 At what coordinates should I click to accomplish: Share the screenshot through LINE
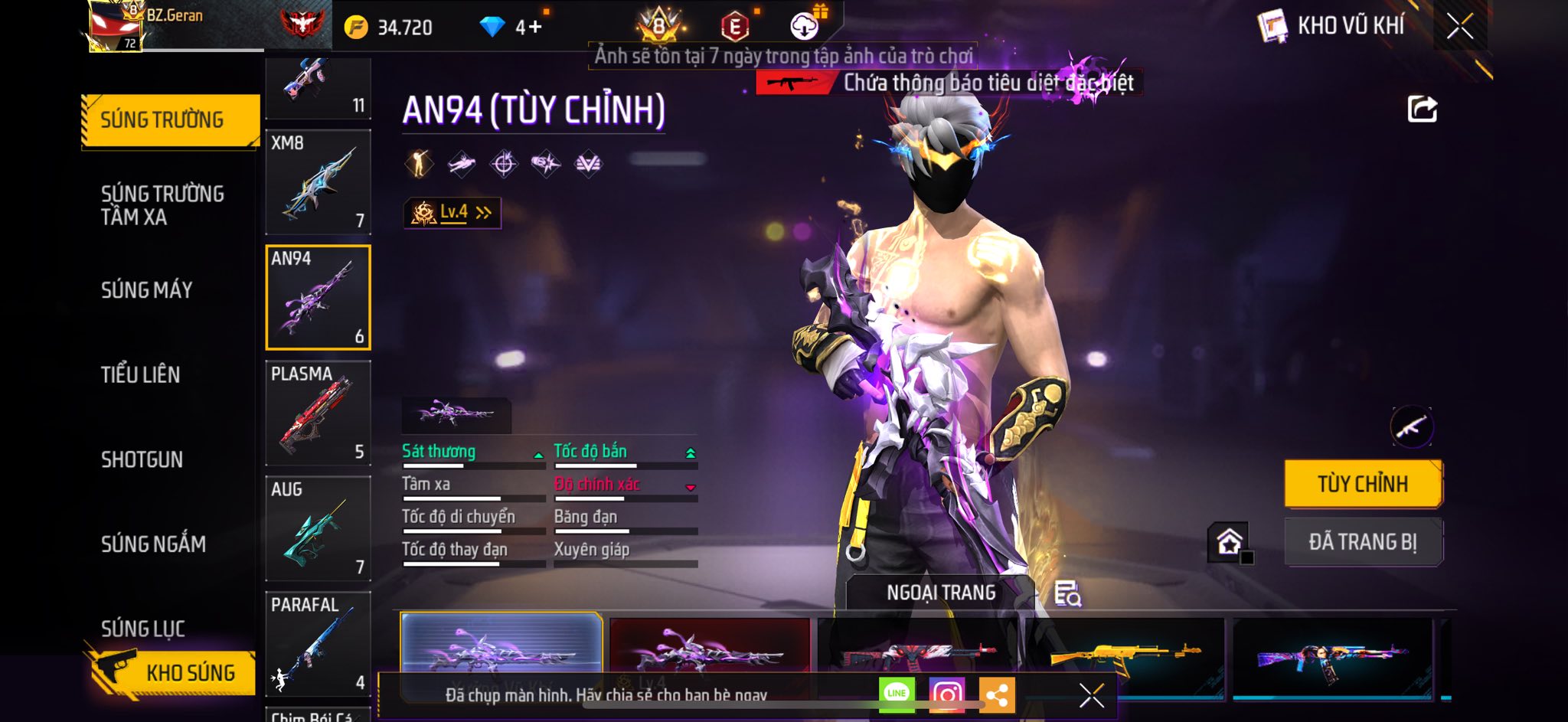897,694
